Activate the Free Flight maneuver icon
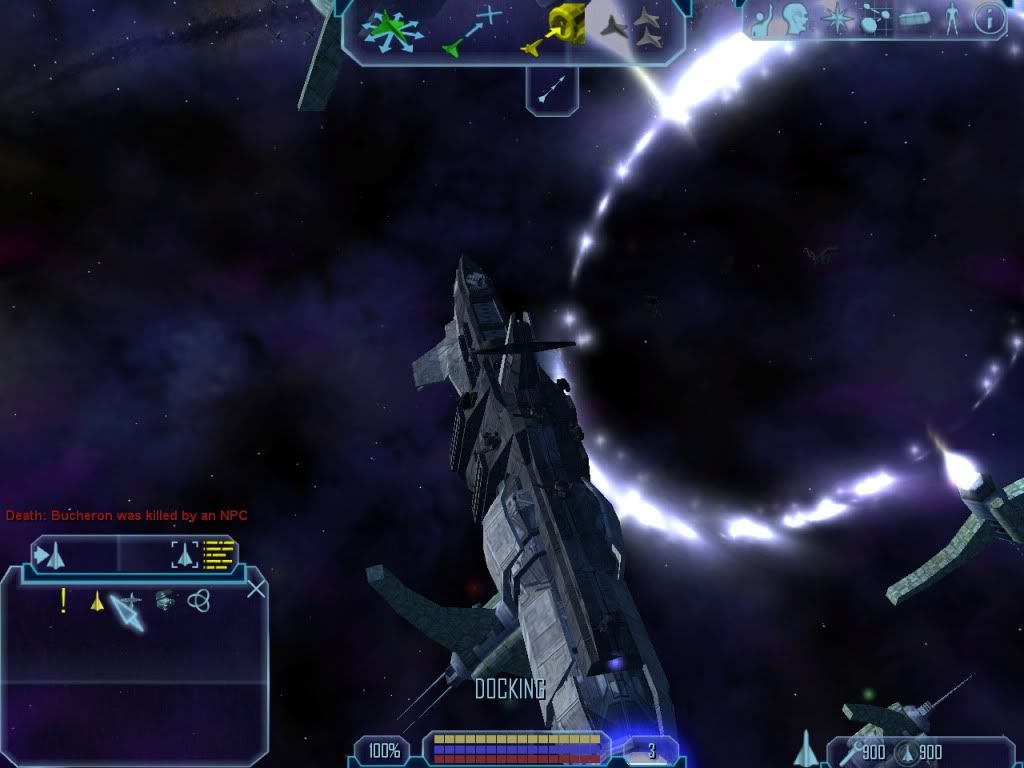This screenshot has height=768, width=1024. click(x=393, y=29)
